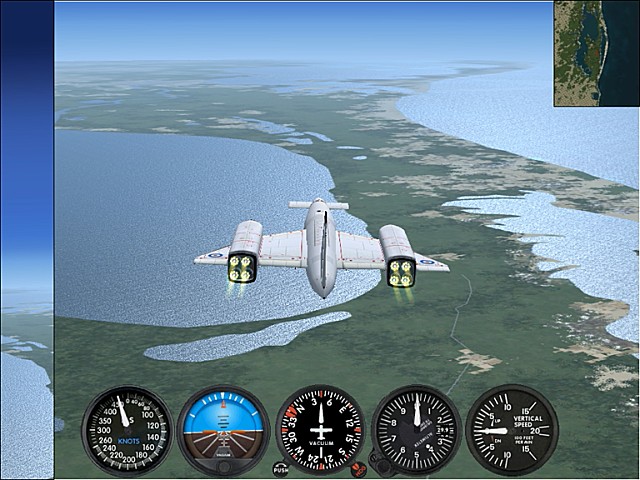Screen dimensions: 640x480
Task: Adjust the red heading bug knob
Action: click(x=358, y=469)
